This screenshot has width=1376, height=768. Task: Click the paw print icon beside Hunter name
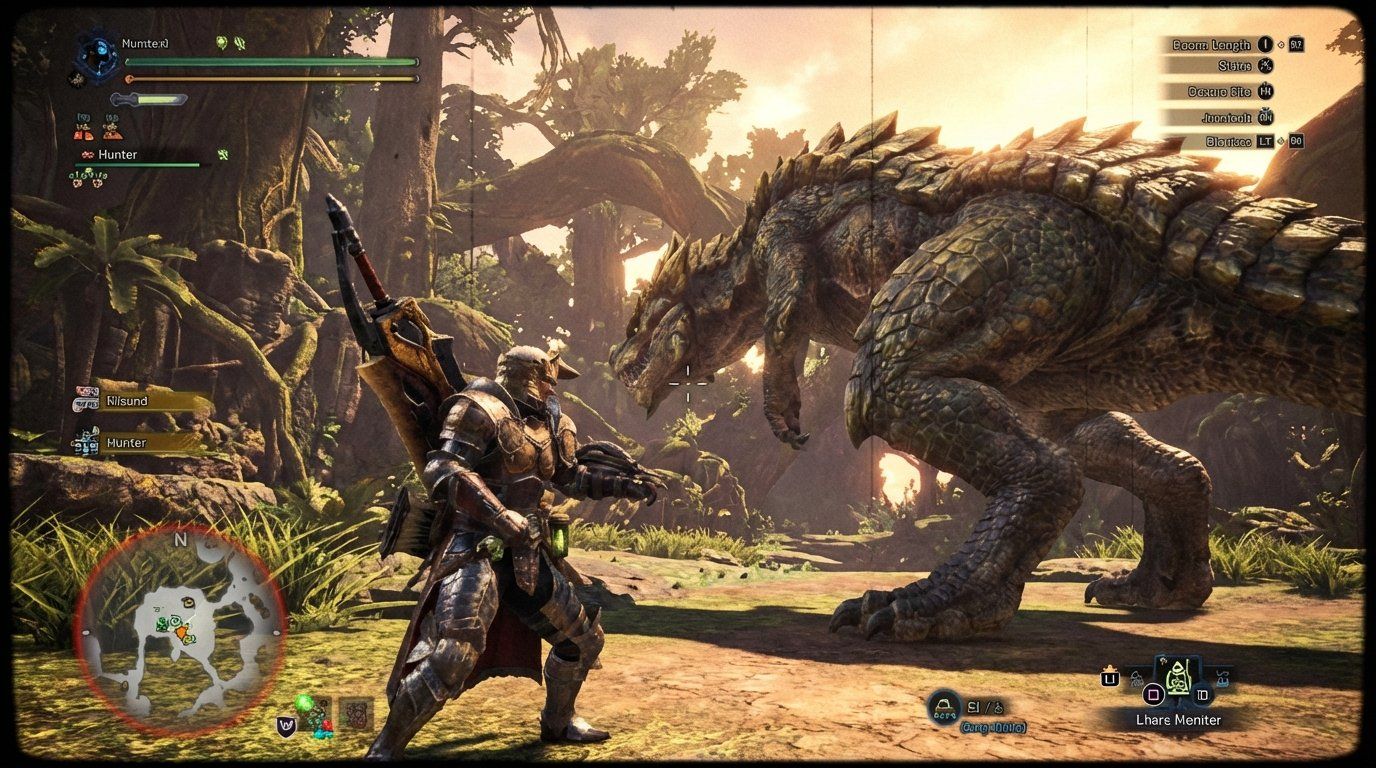click(88, 155)
